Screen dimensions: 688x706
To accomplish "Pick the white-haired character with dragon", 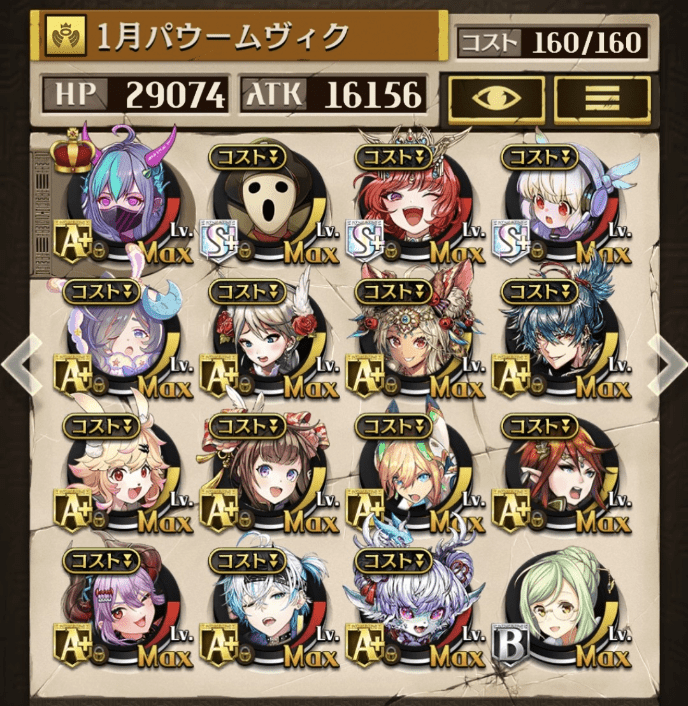I will (x=413, y=607).
